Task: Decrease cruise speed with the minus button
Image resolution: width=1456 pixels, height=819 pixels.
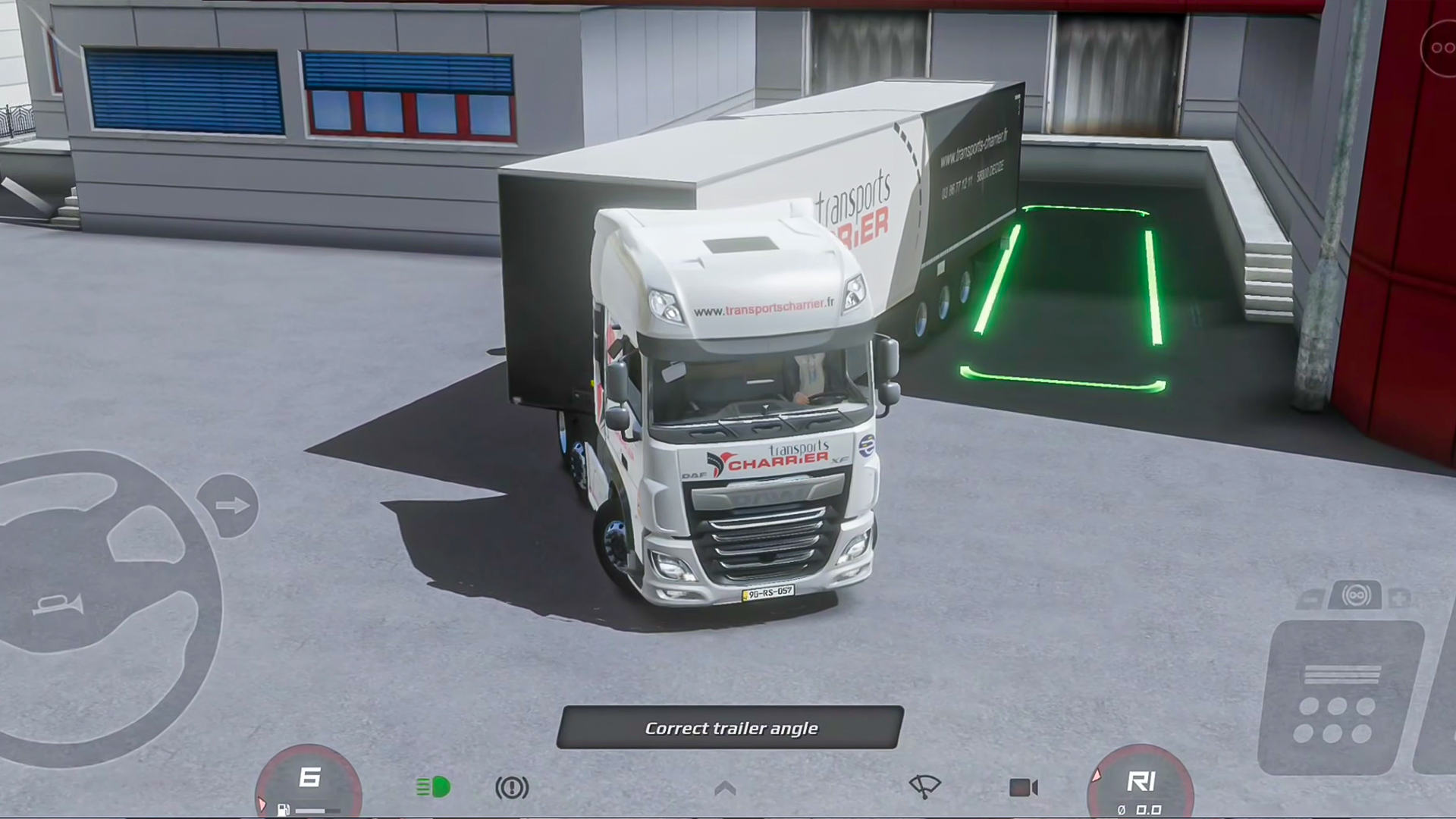Action: pyautogui.click(x=1310, y=600)
